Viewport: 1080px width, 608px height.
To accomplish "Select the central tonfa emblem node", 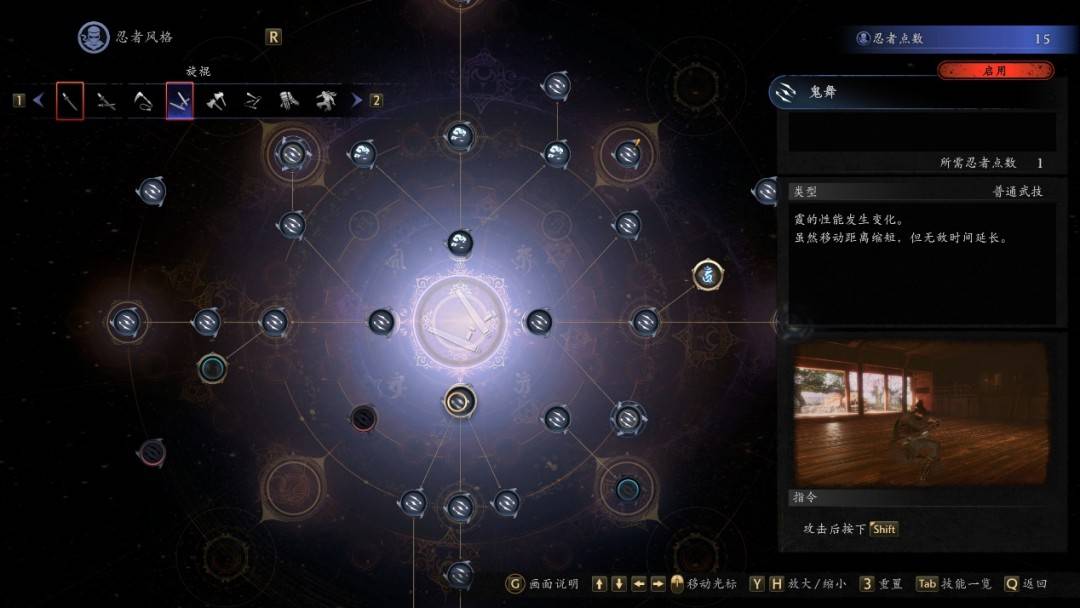I will point(459,322).
